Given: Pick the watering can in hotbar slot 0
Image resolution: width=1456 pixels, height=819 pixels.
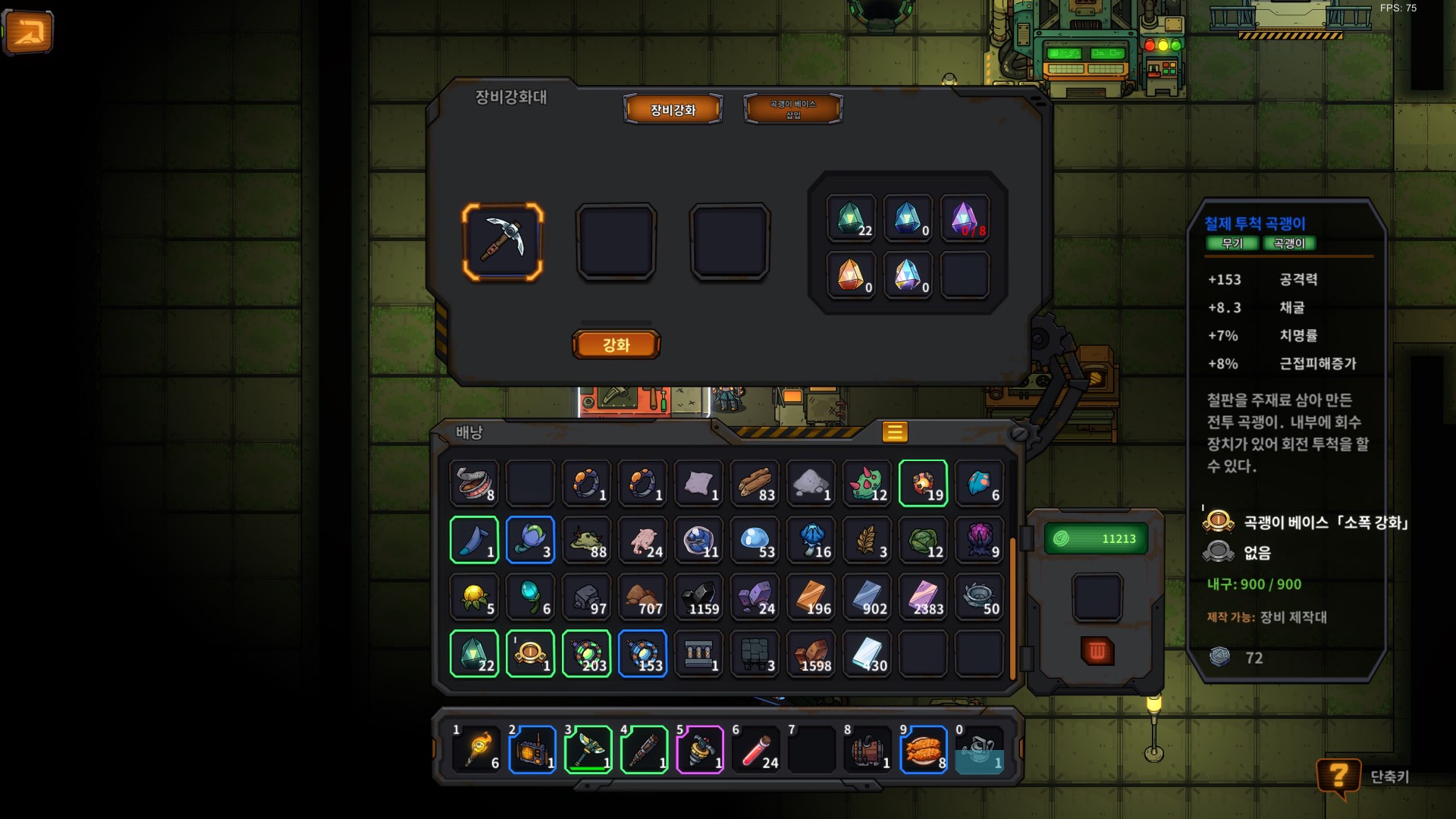Looking at the screenshot, I should pos(979,751).
